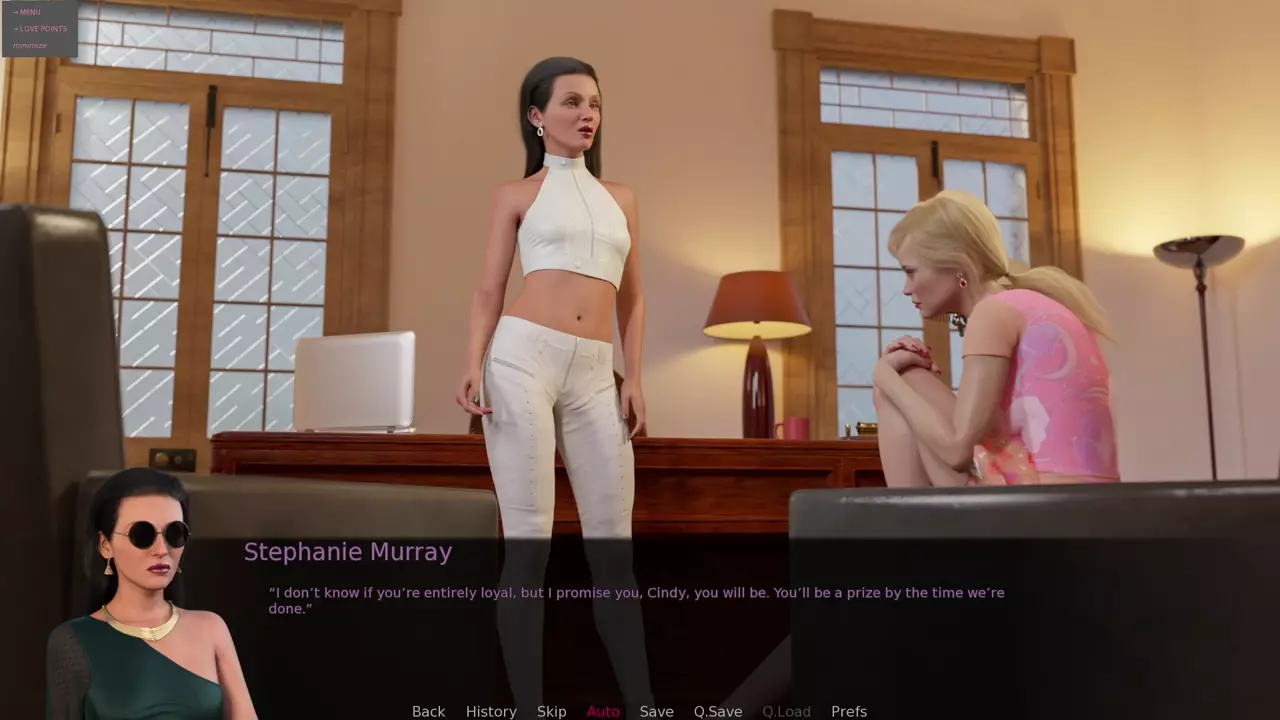The height and width of the screenshot is (720, 1280).
Task: Minimize the corner menu panel
Action: coord(30,46)
